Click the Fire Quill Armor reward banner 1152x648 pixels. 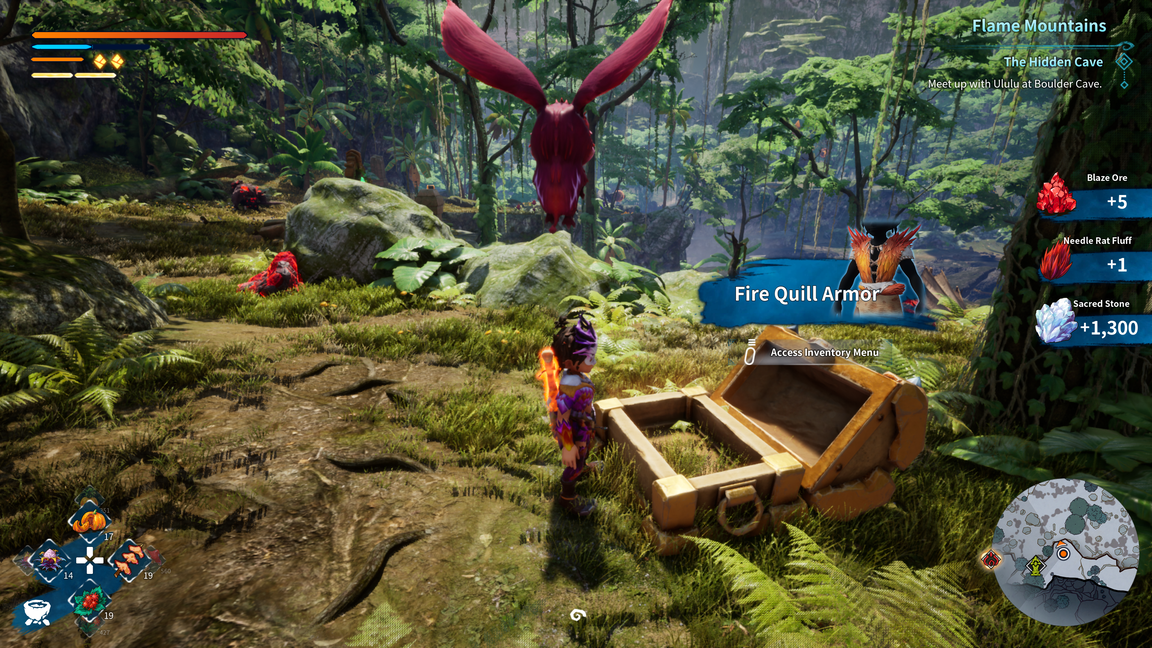[x=808, y=293]
